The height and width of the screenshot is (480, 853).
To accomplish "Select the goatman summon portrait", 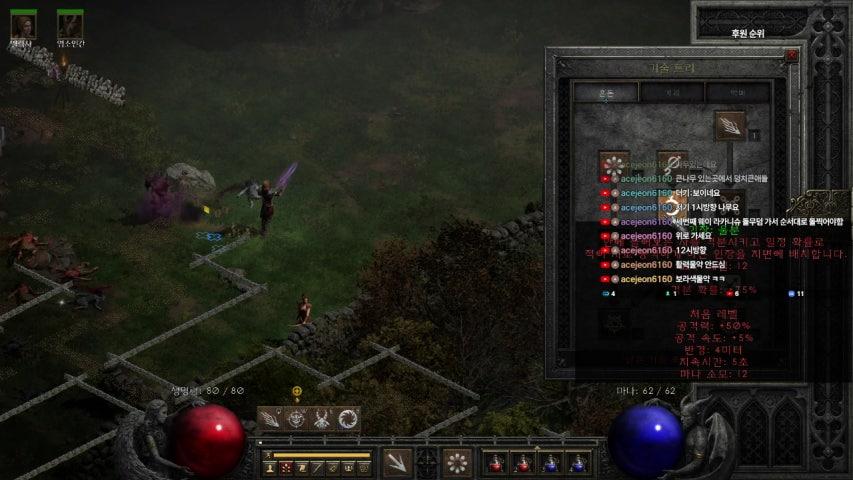I will (70, 23).
